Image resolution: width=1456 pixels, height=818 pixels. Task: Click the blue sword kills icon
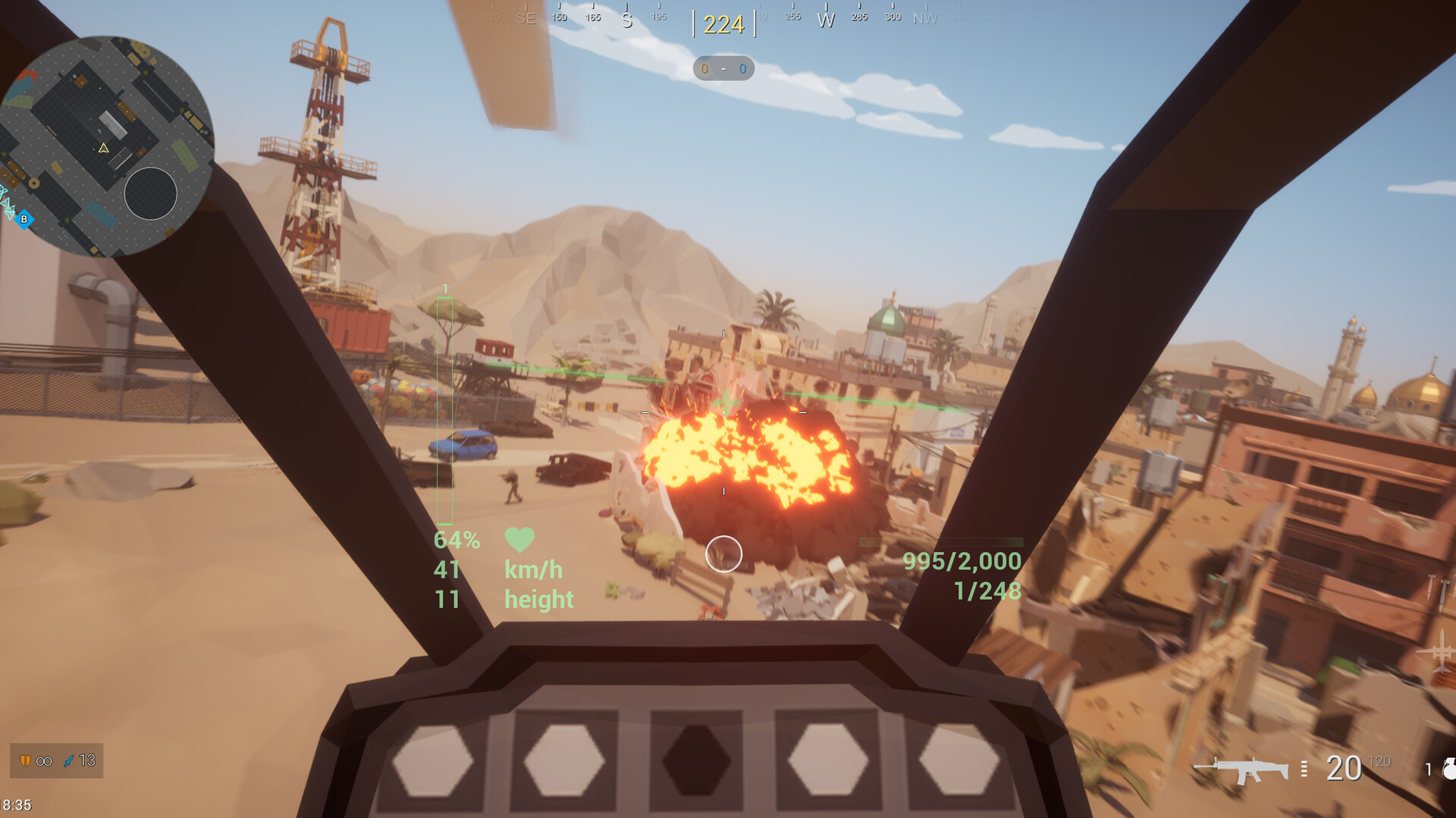click(70, 761)
